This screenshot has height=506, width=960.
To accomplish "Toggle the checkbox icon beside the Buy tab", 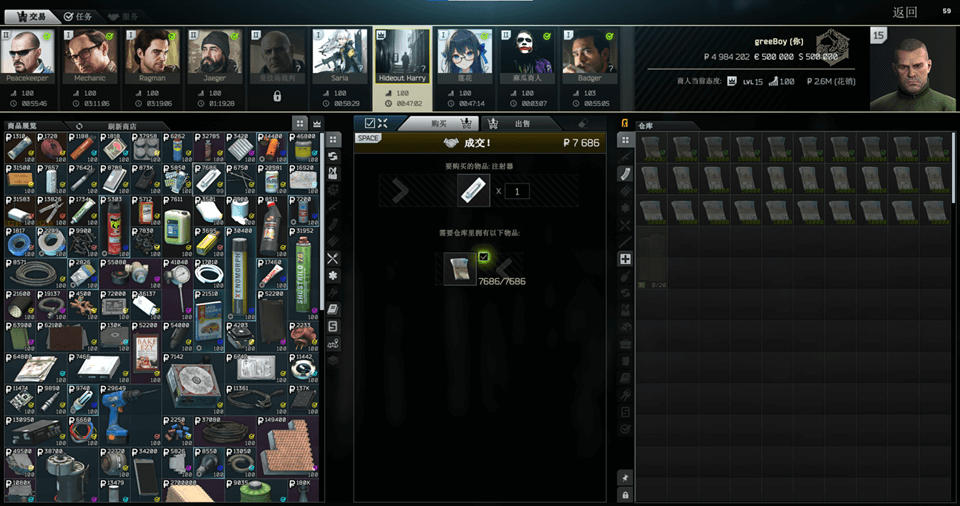I will pos(368,123).
